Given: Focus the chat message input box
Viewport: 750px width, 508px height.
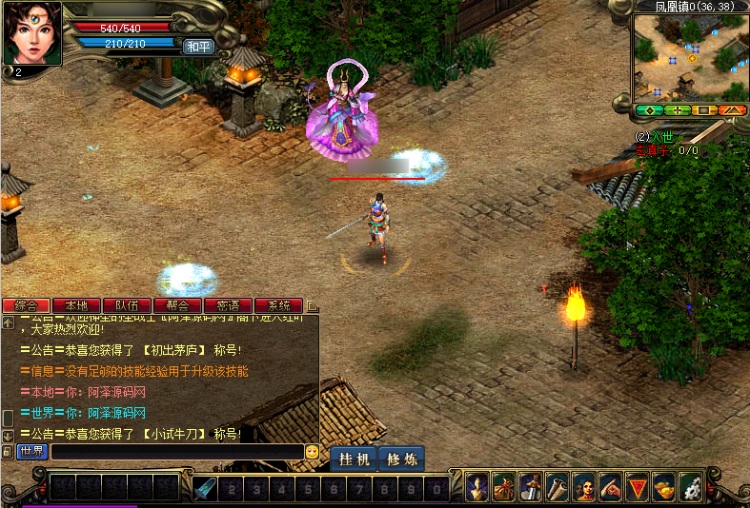Looking at the screenshot, I should point(176,452).
